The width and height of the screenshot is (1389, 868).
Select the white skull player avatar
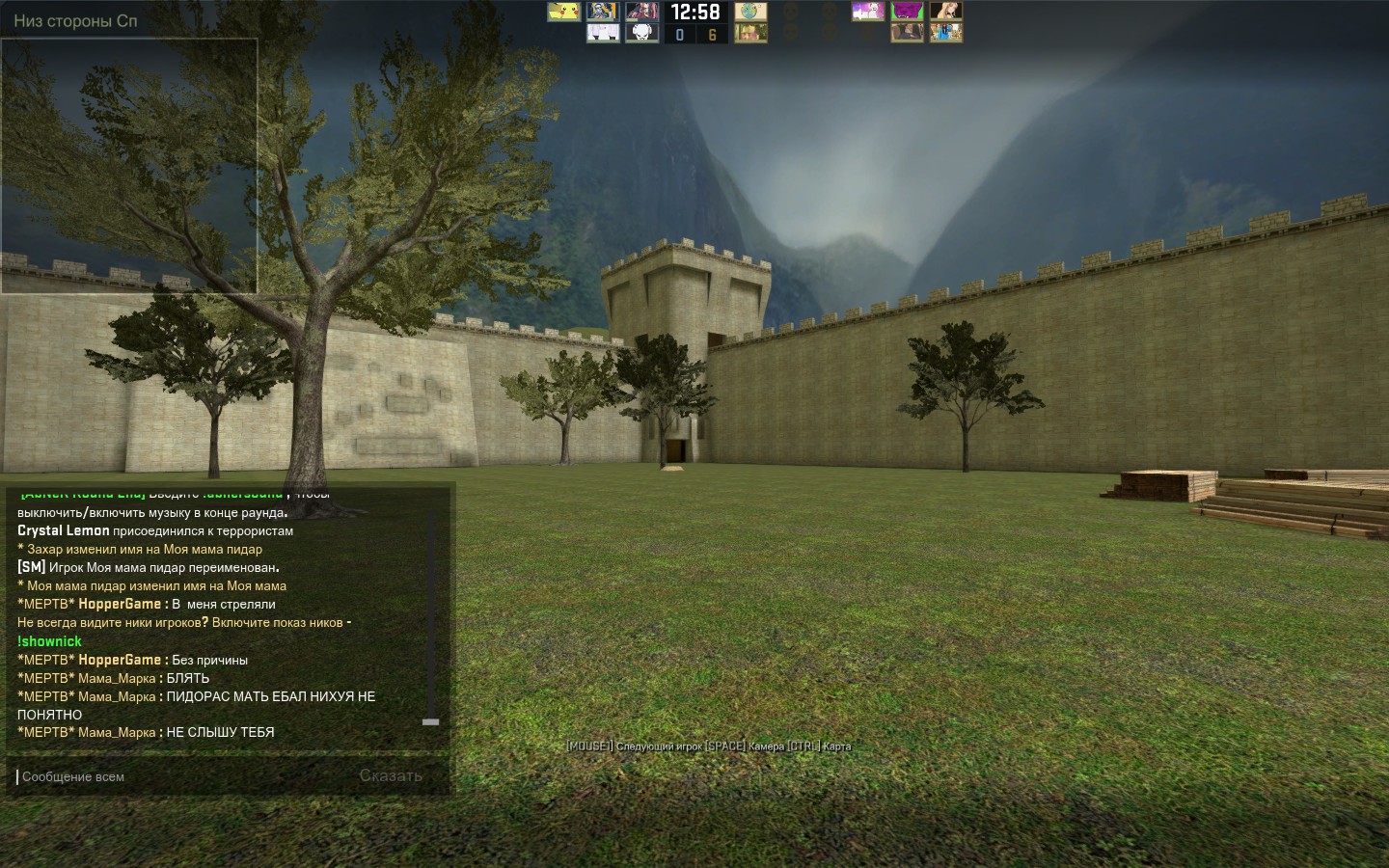(x=641, y=34)
